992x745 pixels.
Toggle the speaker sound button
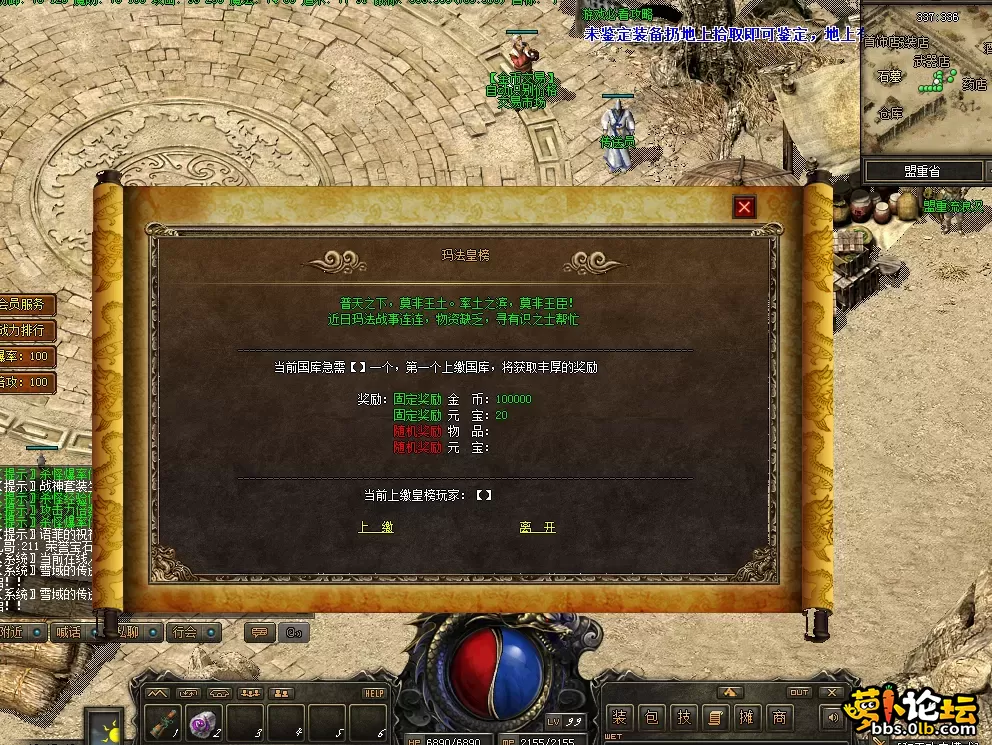click(x=831, y=716)
